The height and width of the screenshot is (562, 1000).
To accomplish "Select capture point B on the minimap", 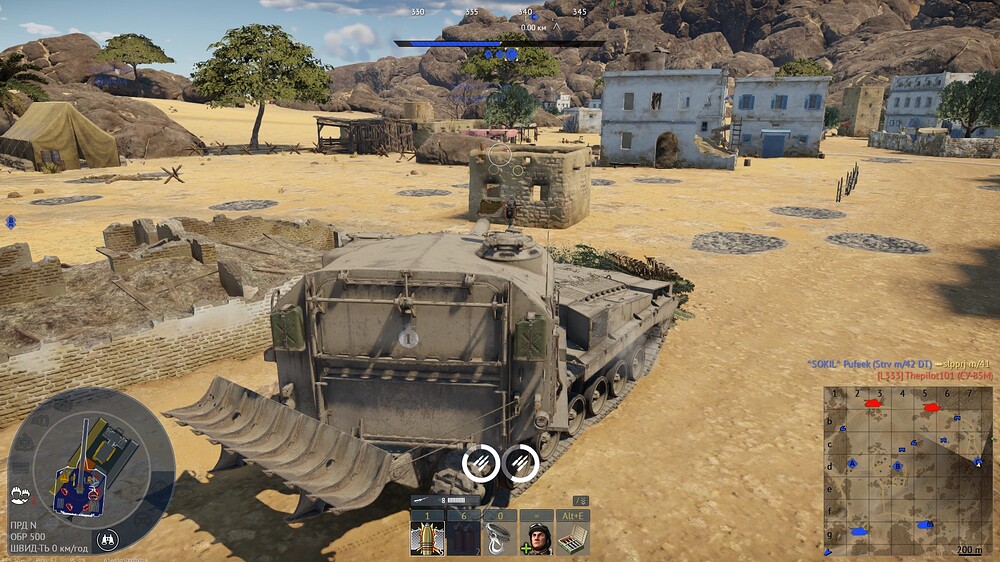I will [898, 466].
